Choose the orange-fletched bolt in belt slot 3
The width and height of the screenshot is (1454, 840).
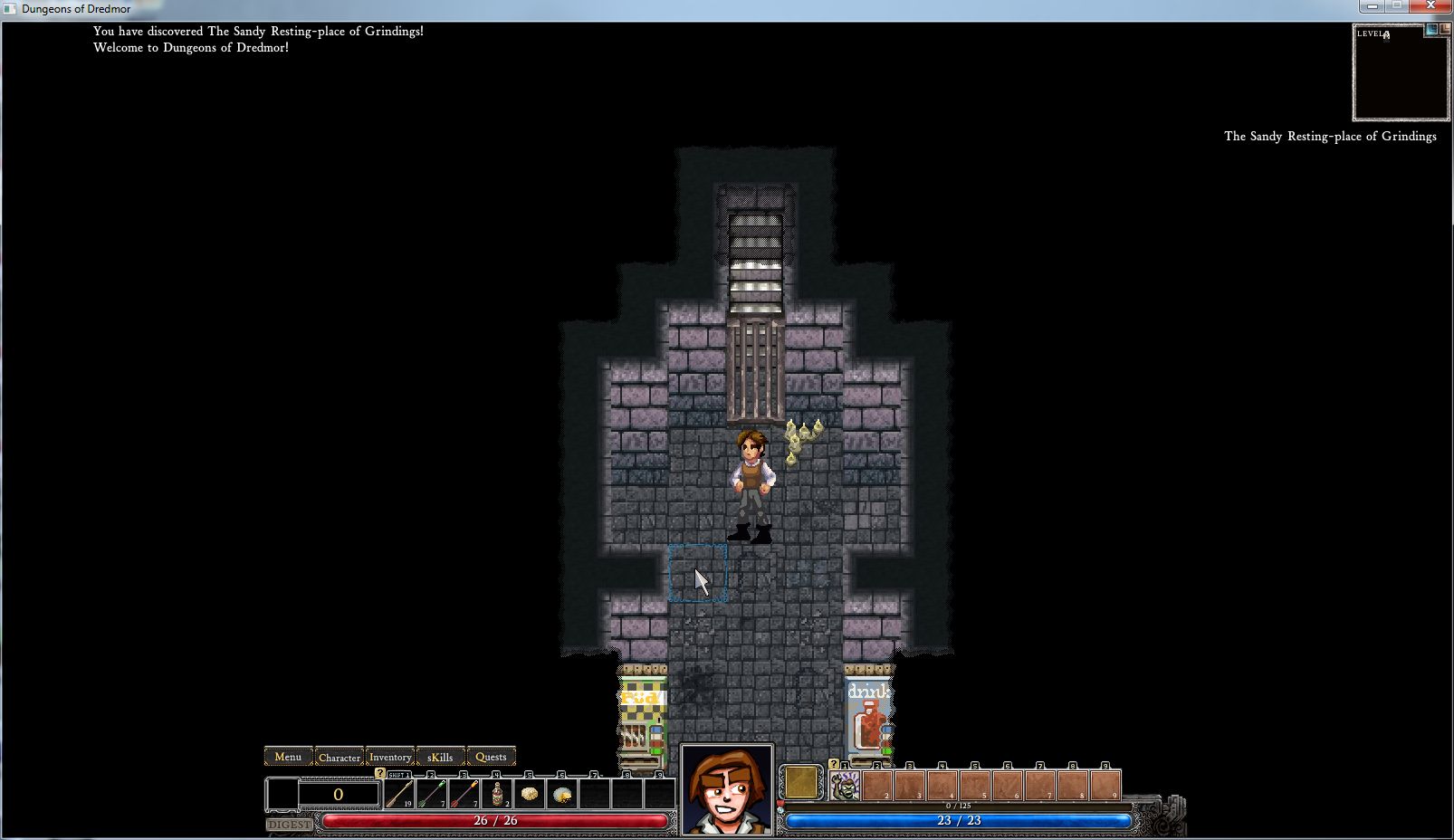coord(464,794)
